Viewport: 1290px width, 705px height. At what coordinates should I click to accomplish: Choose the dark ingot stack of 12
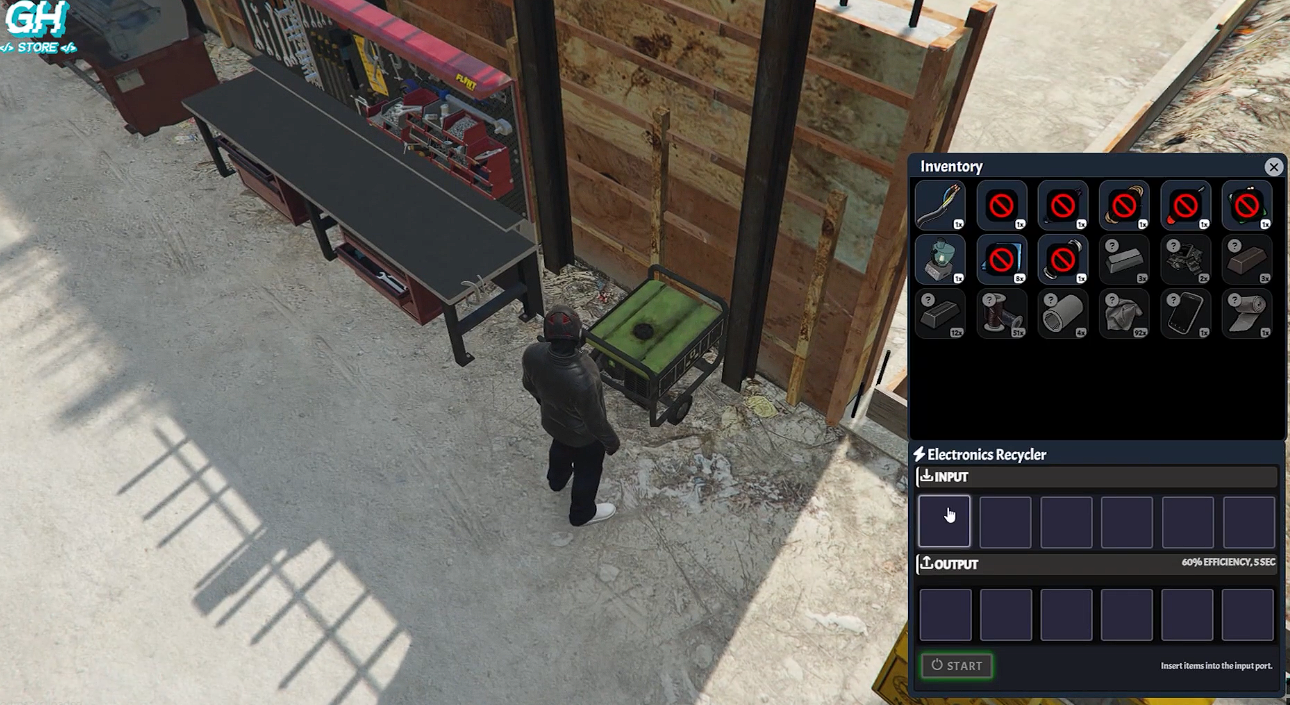click(x=940, y=314)
